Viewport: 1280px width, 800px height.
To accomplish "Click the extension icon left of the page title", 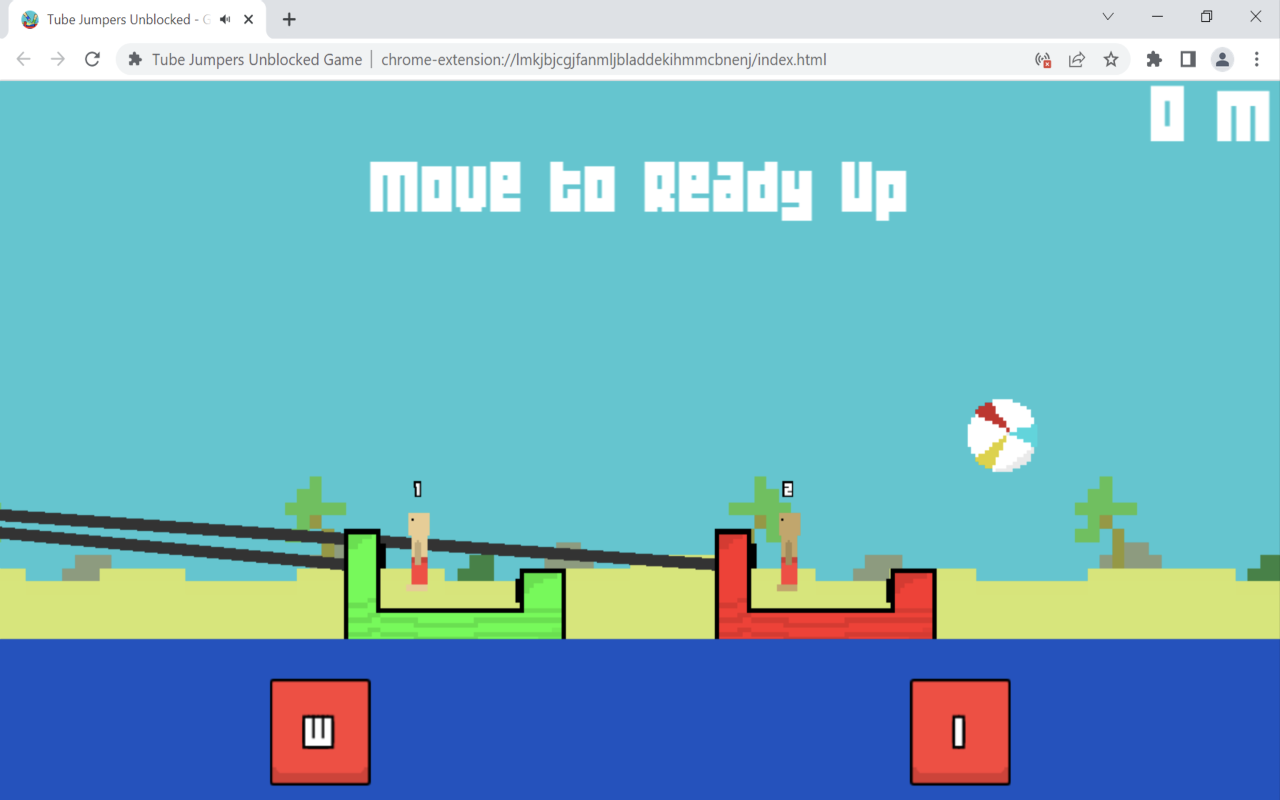I will [x=134, y=59].
